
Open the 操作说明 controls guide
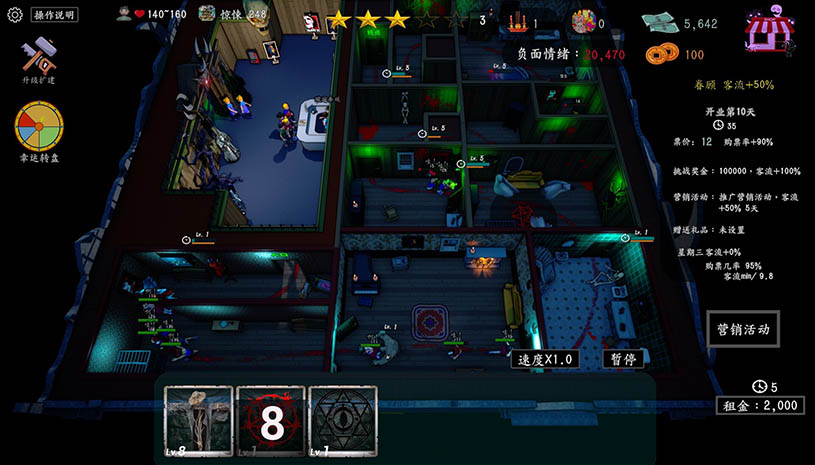54,15
